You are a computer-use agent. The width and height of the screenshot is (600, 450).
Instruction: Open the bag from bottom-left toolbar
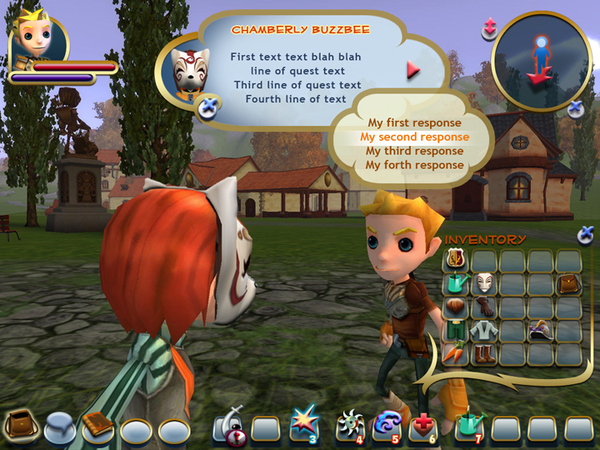[x=18, y=425]
